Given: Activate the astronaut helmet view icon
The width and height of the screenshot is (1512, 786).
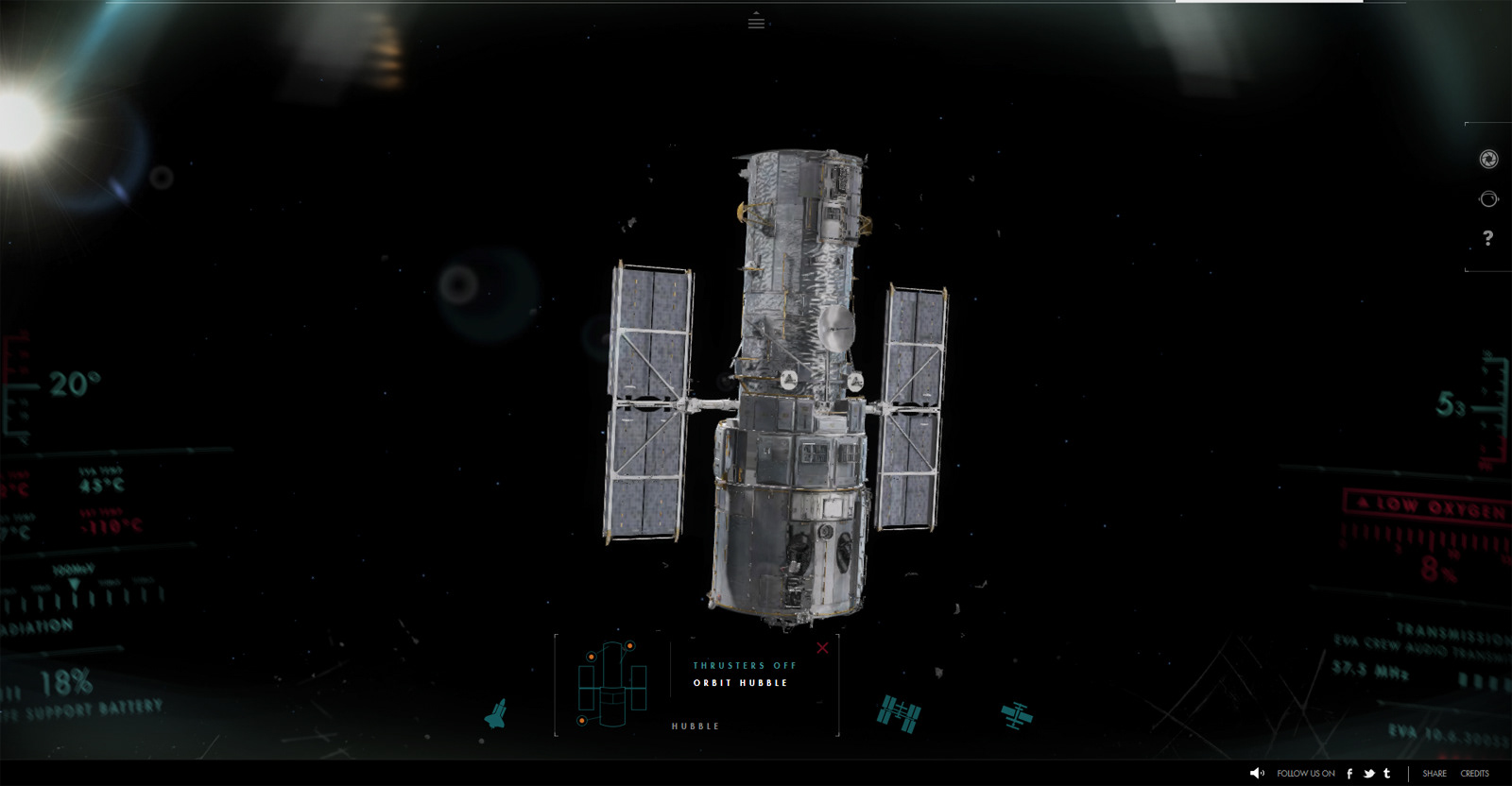Looking at the screenshot, I should point(1488,198).
